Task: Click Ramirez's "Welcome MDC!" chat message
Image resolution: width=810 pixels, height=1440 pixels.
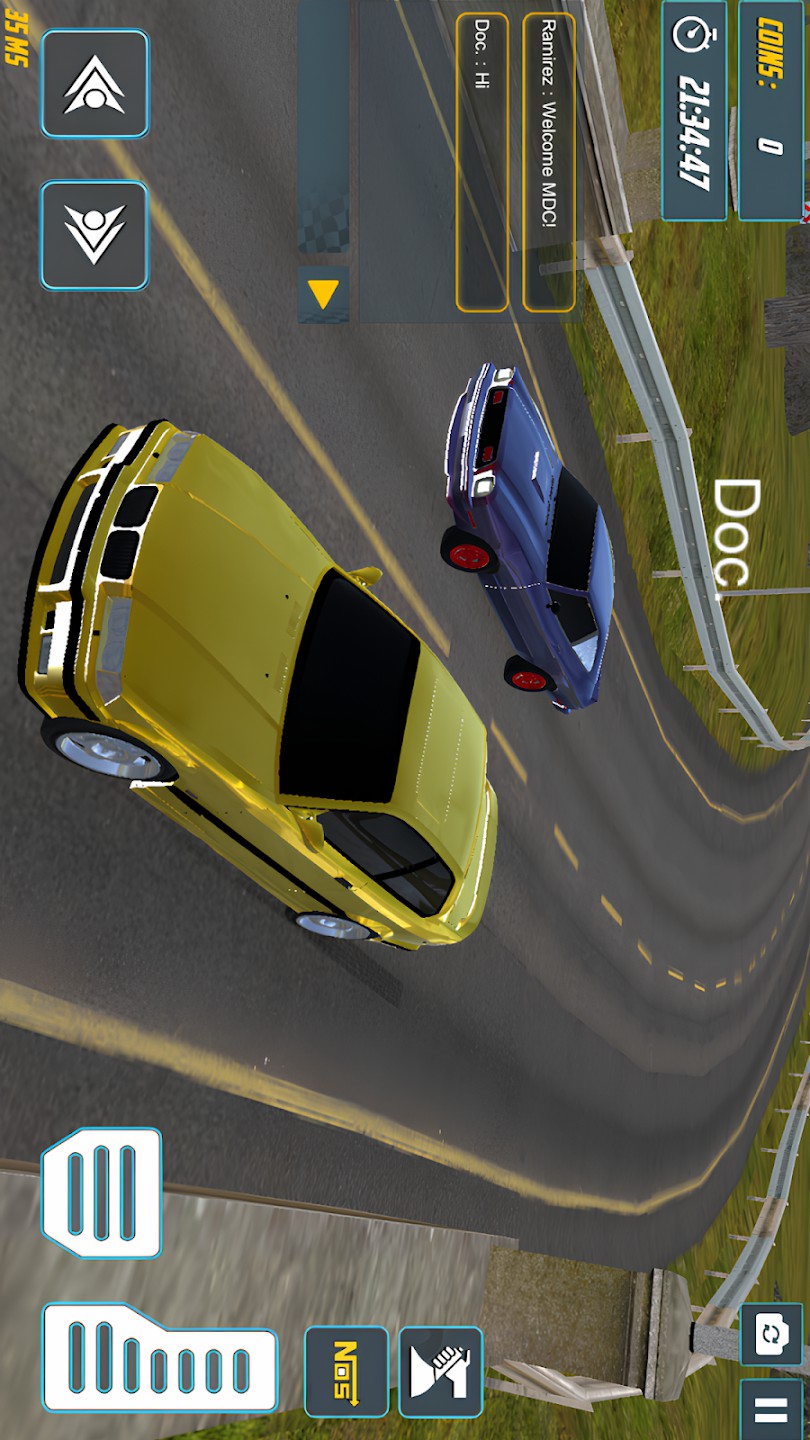Action: (549, 162)
